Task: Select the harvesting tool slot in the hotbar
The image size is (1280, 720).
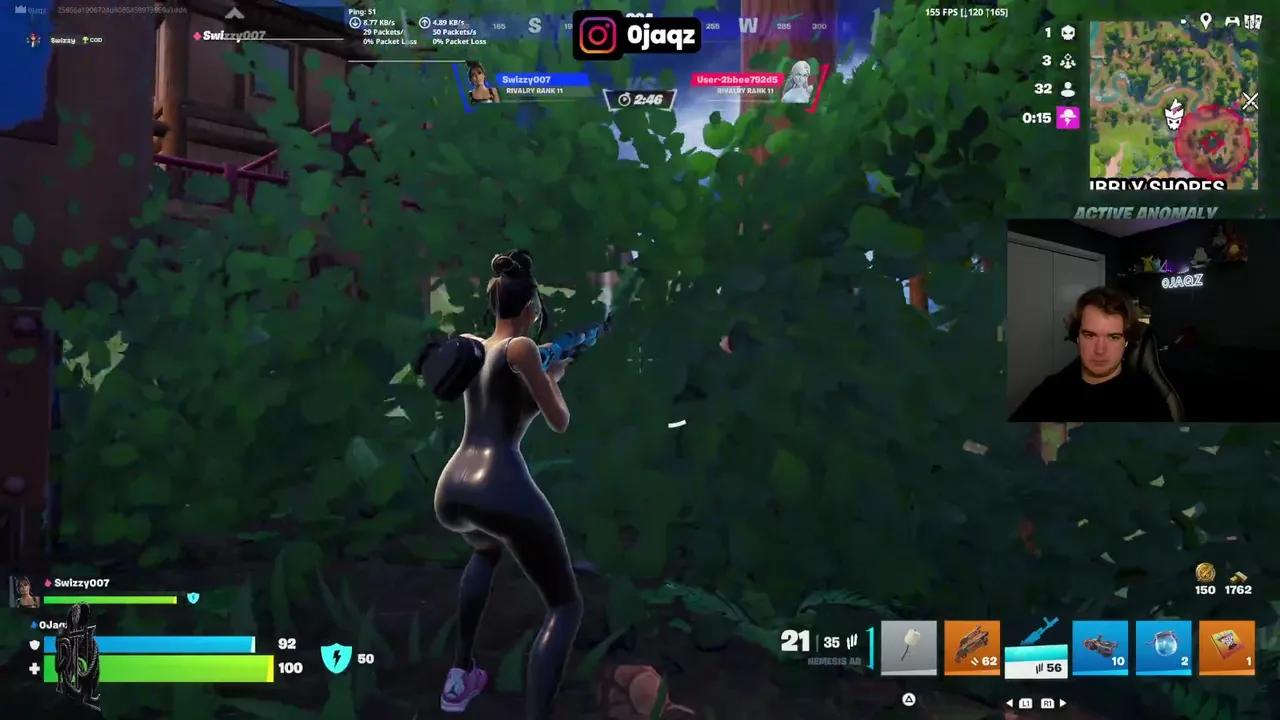Action: point(908,647)
